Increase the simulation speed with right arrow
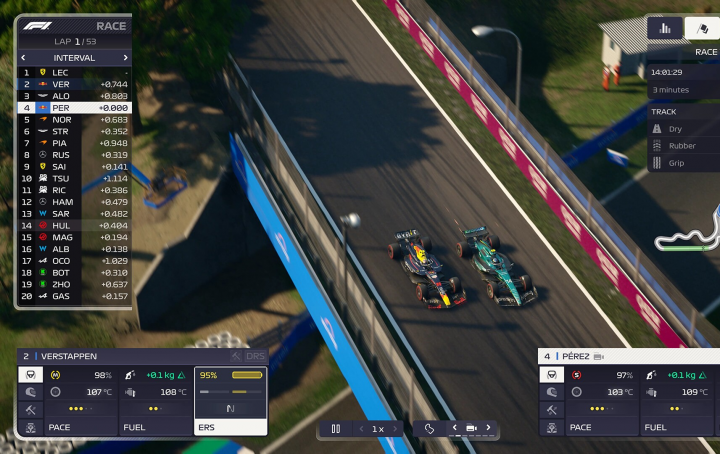The width and height of the screenshot is (720, 454). click(395, 429)
